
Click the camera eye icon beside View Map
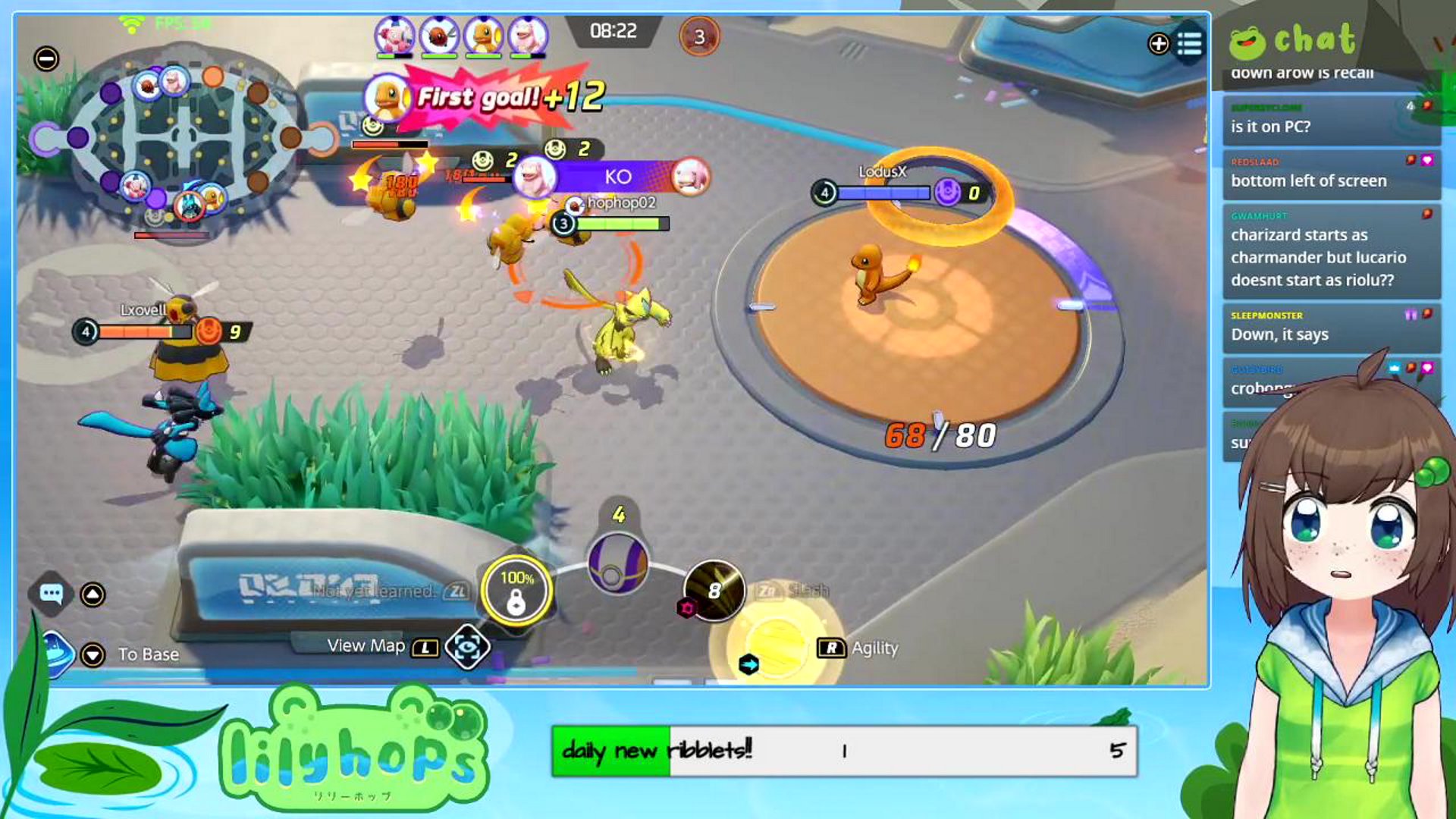coord(469,646)
